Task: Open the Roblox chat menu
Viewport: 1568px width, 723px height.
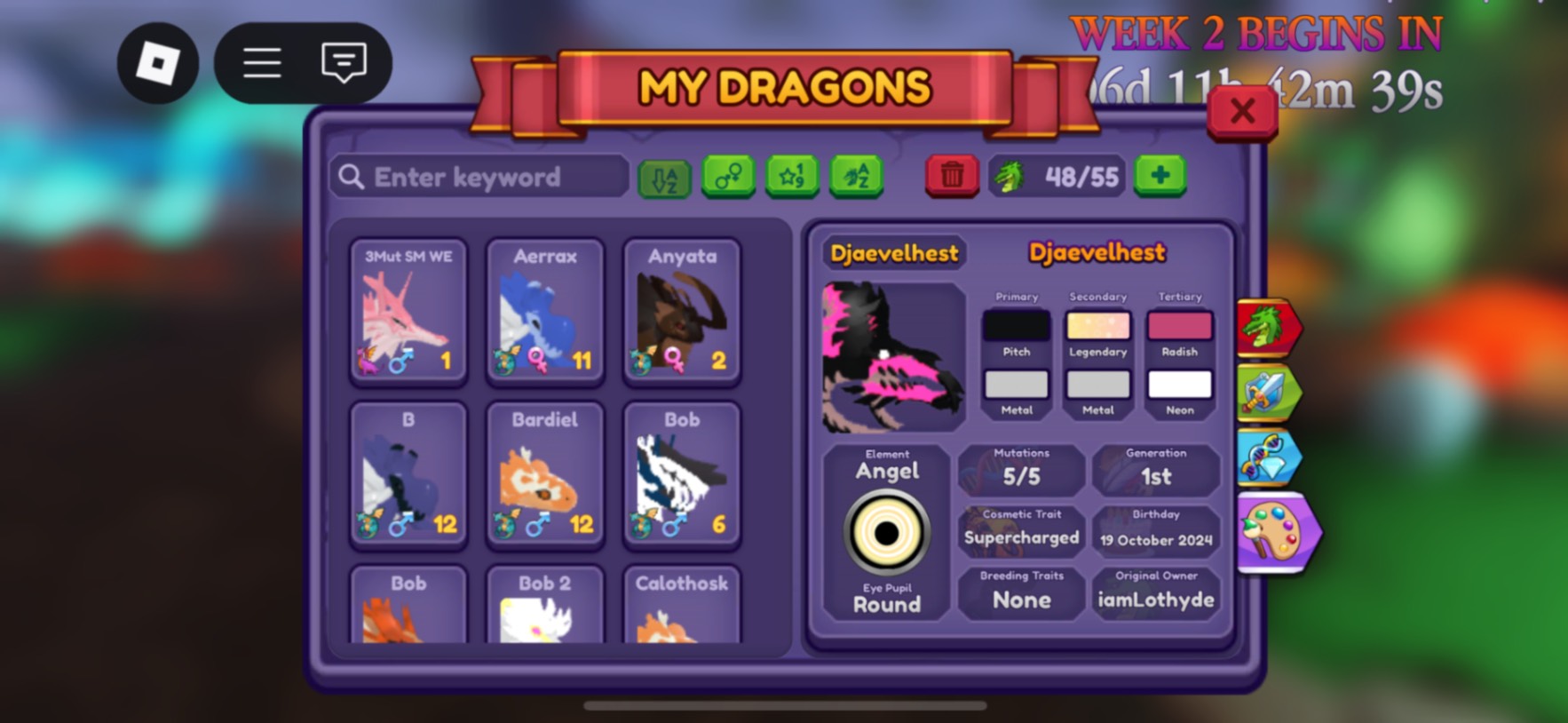Action: pos(343,62)
